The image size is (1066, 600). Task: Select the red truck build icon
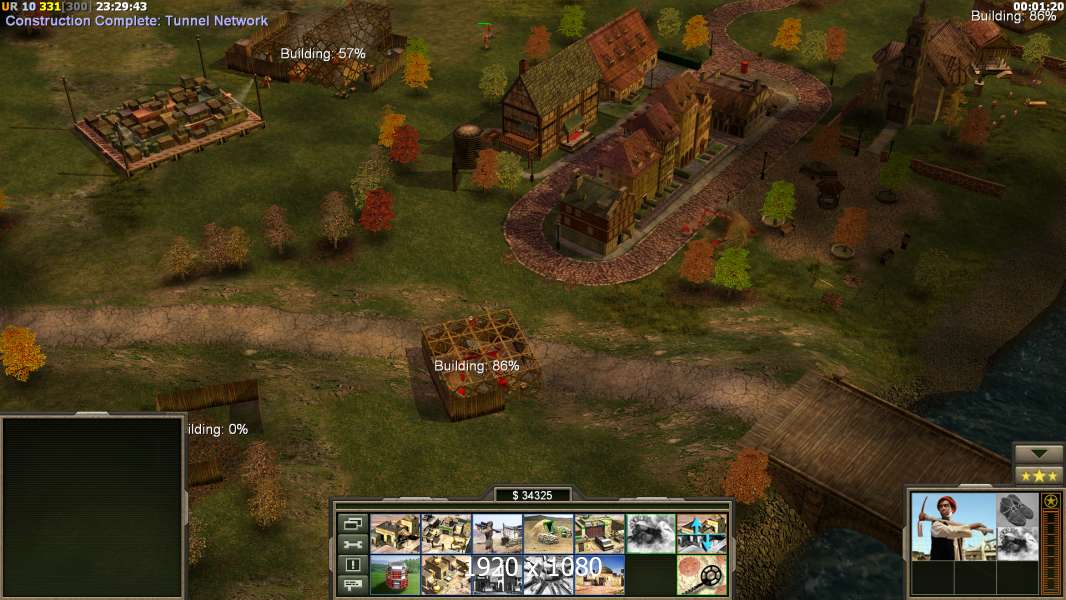point(395,575)
